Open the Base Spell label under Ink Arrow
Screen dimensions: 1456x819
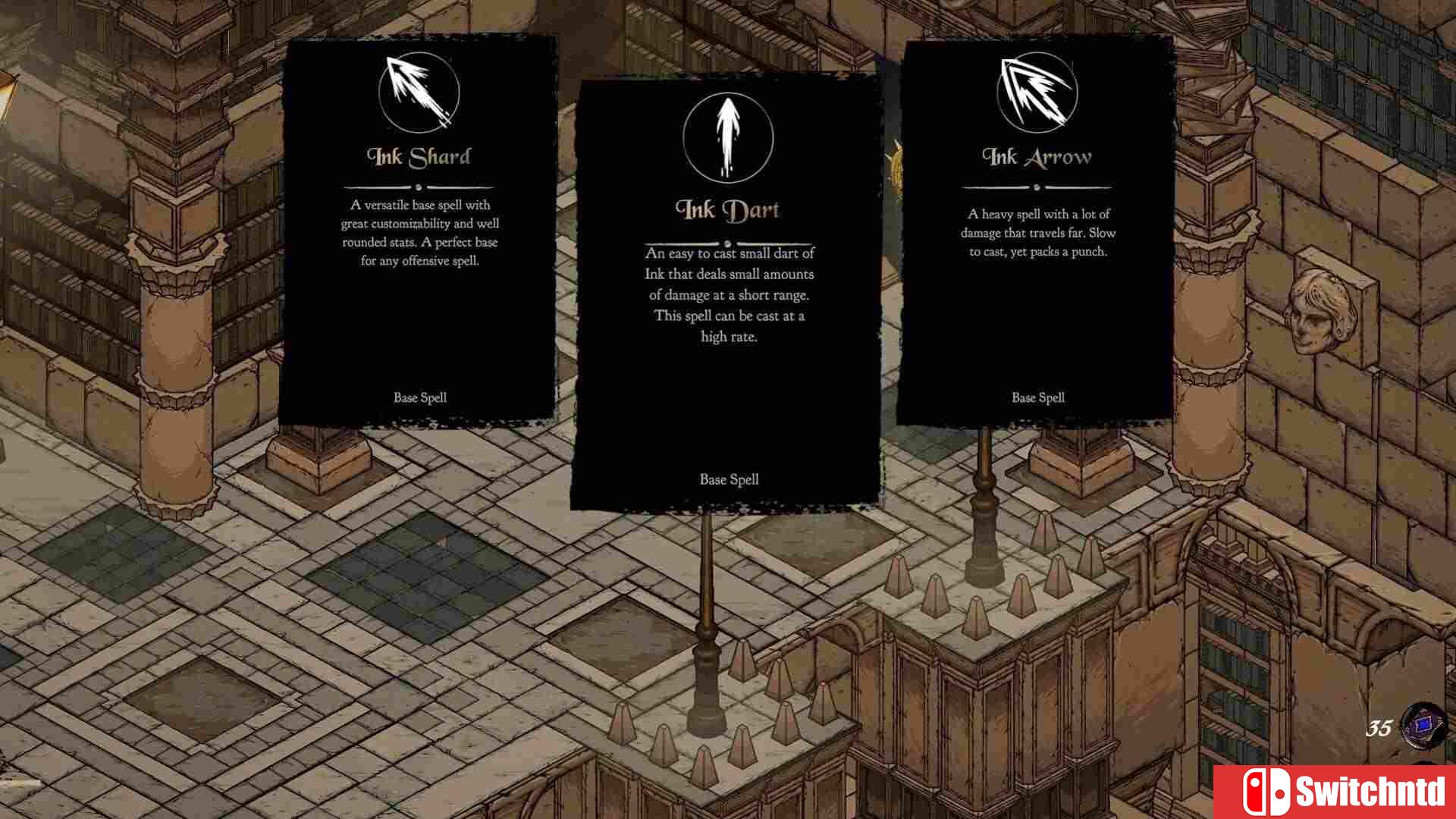click(x=1037, y=397)
